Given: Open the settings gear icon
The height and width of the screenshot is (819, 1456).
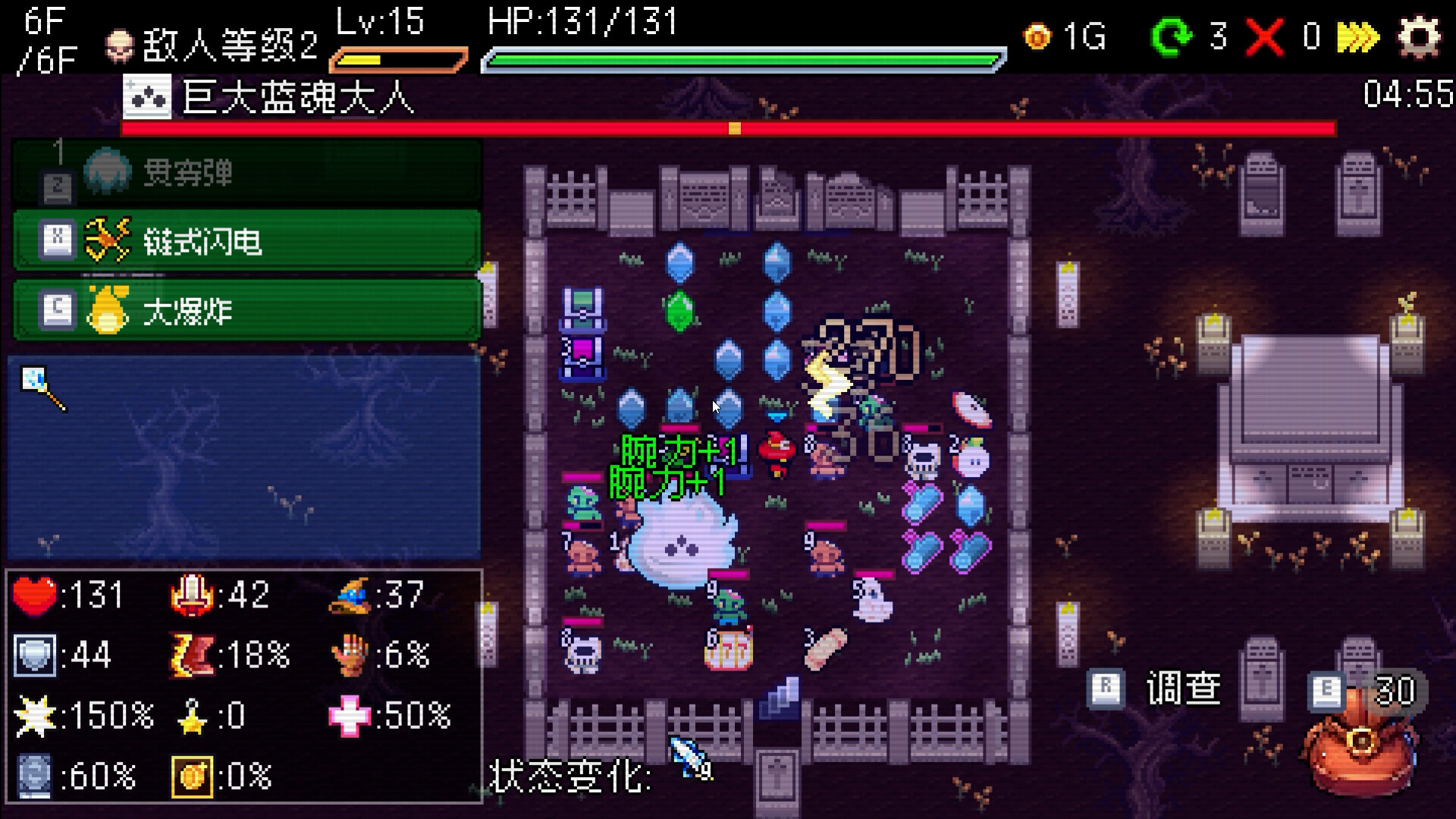Looking at the screenshot, I should [1424, 35].
